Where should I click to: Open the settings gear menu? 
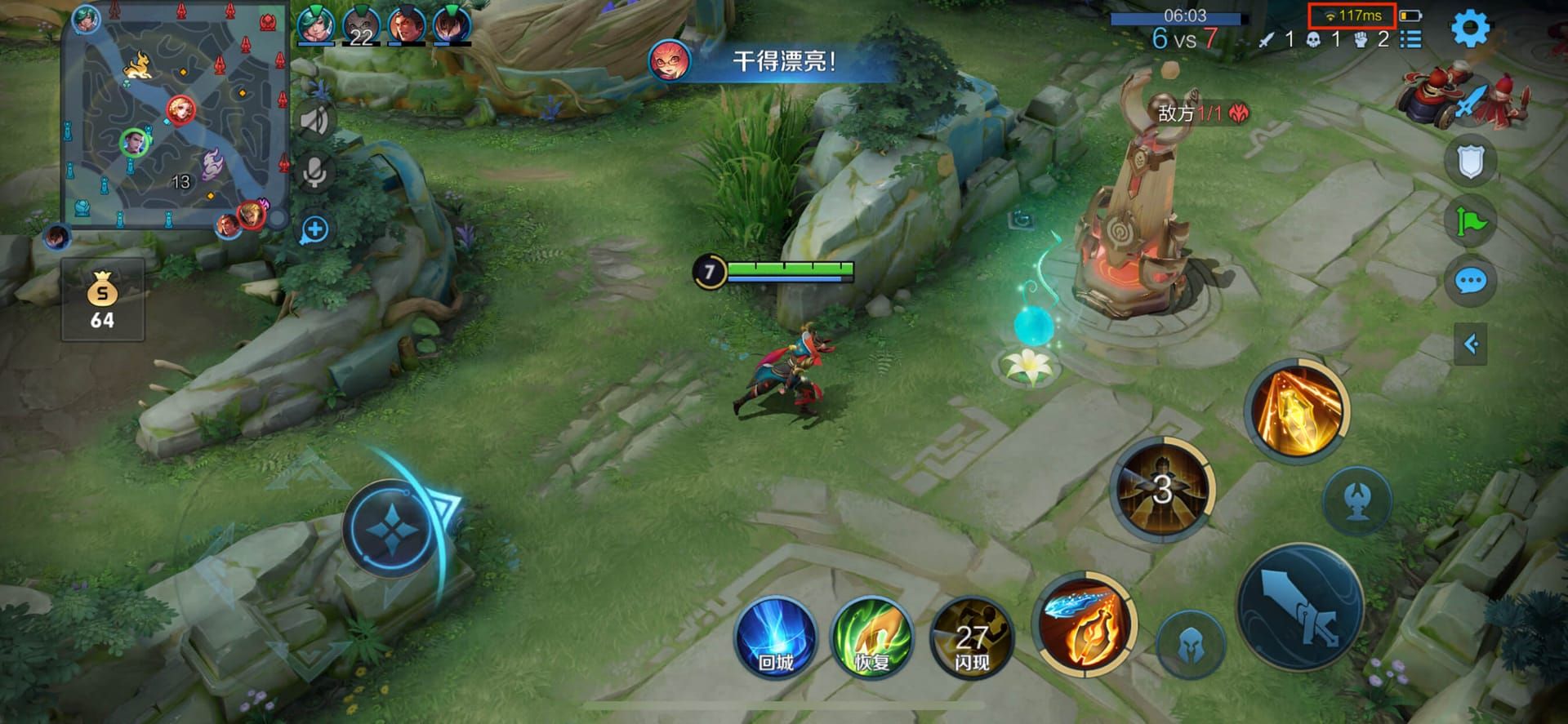pyautogui.click(x=1472, y=28)
